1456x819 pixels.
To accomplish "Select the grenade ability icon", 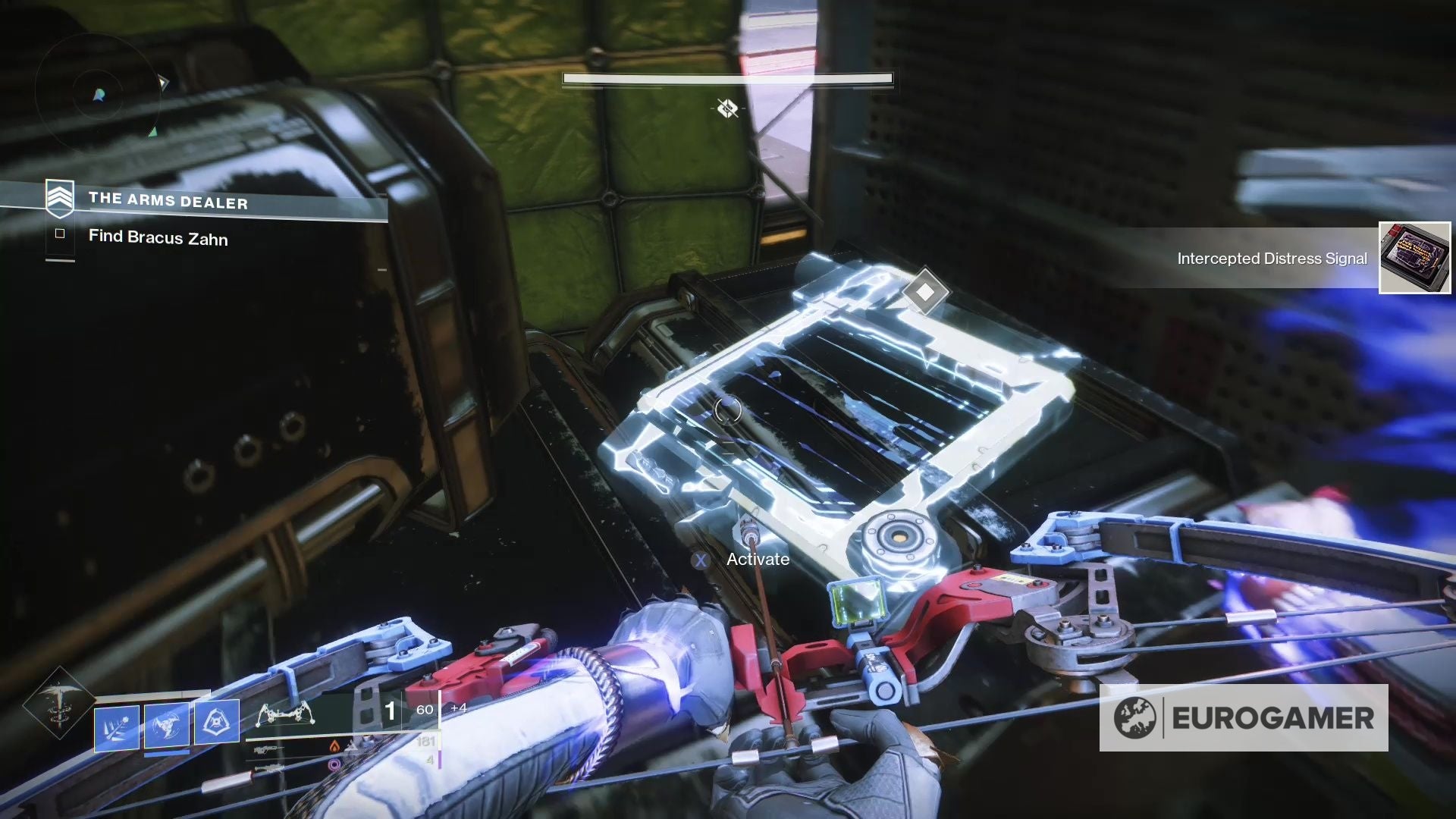I will (118, 727).
